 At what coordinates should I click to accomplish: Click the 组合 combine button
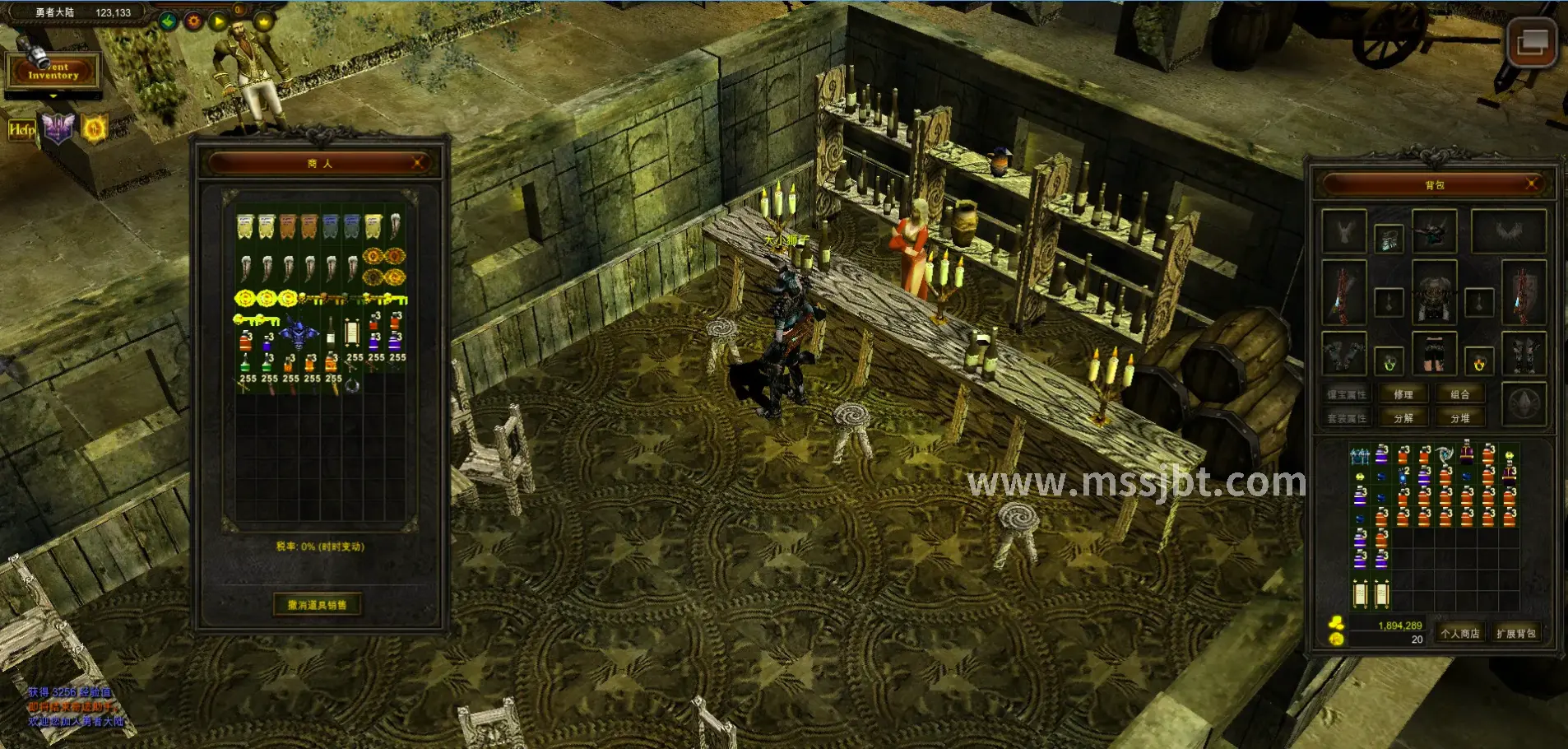click(1460, 395)
